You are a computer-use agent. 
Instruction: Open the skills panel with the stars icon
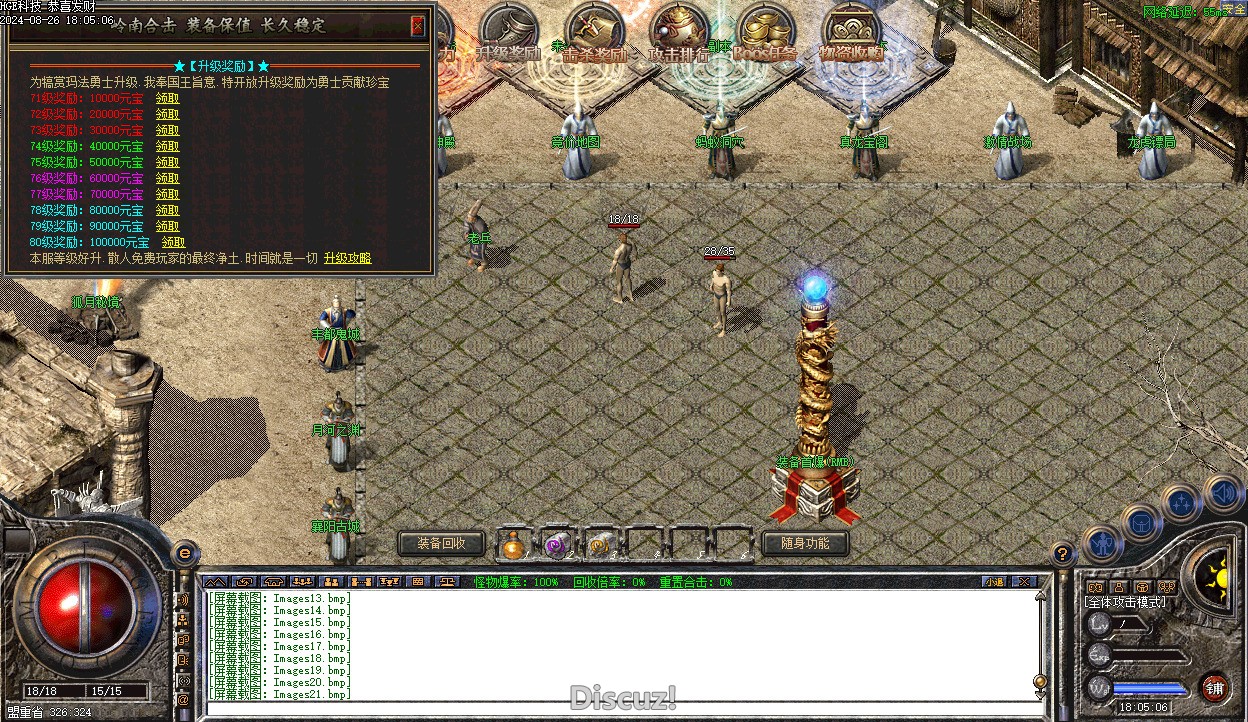pyautogui.click(x=1181, y=503)
